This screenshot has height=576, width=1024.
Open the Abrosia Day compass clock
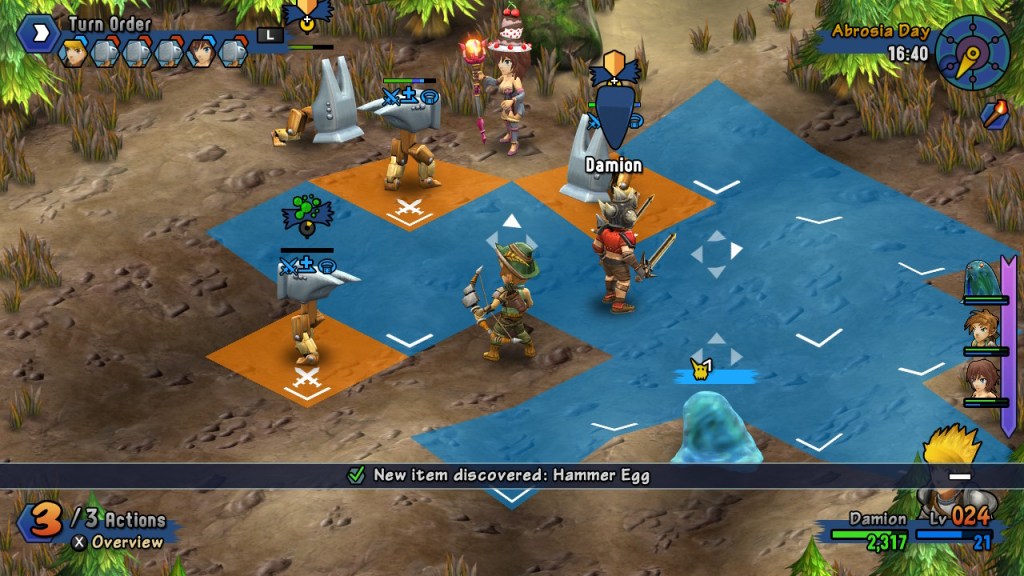tap(972, 53)
